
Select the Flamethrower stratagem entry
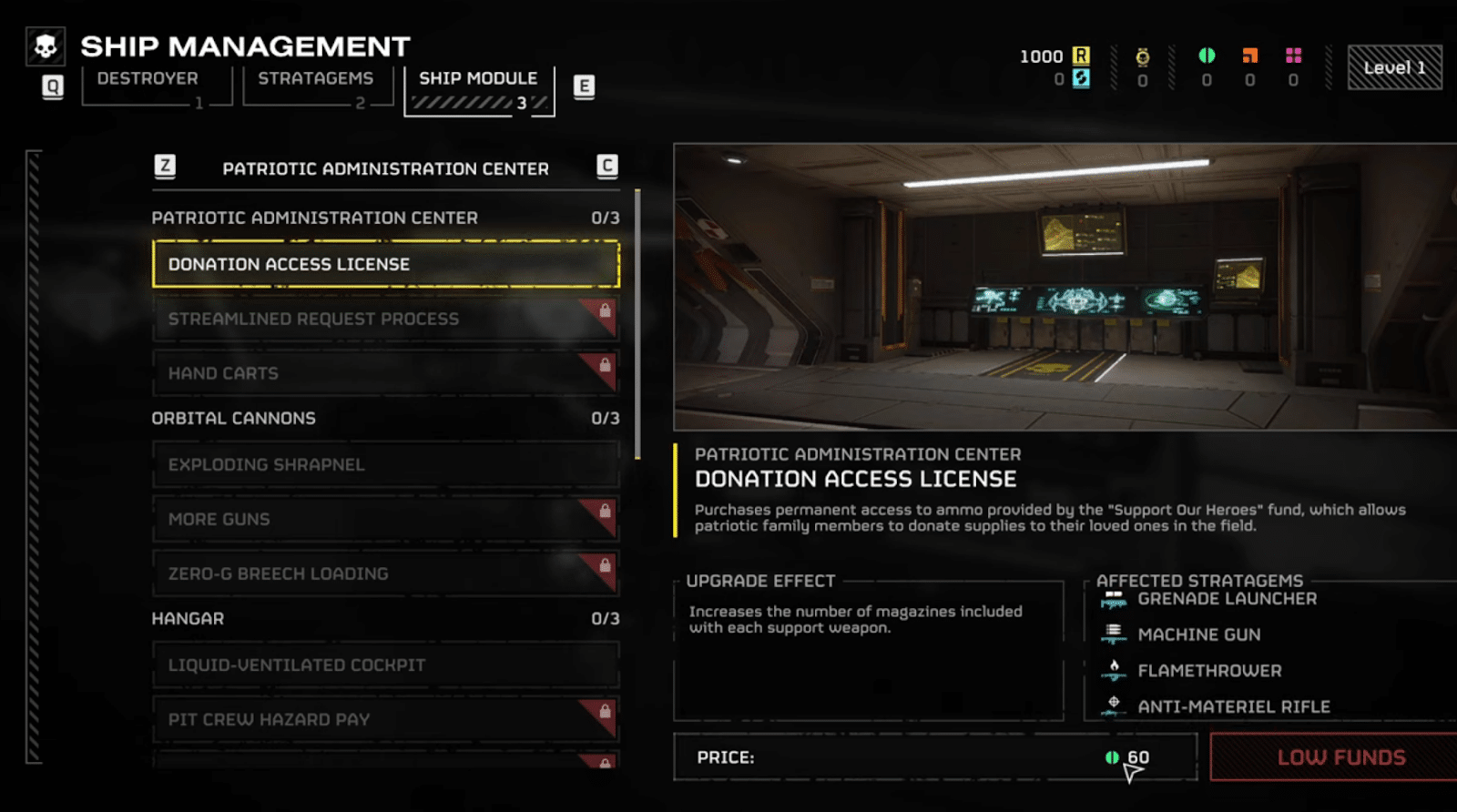point(1209,671)
